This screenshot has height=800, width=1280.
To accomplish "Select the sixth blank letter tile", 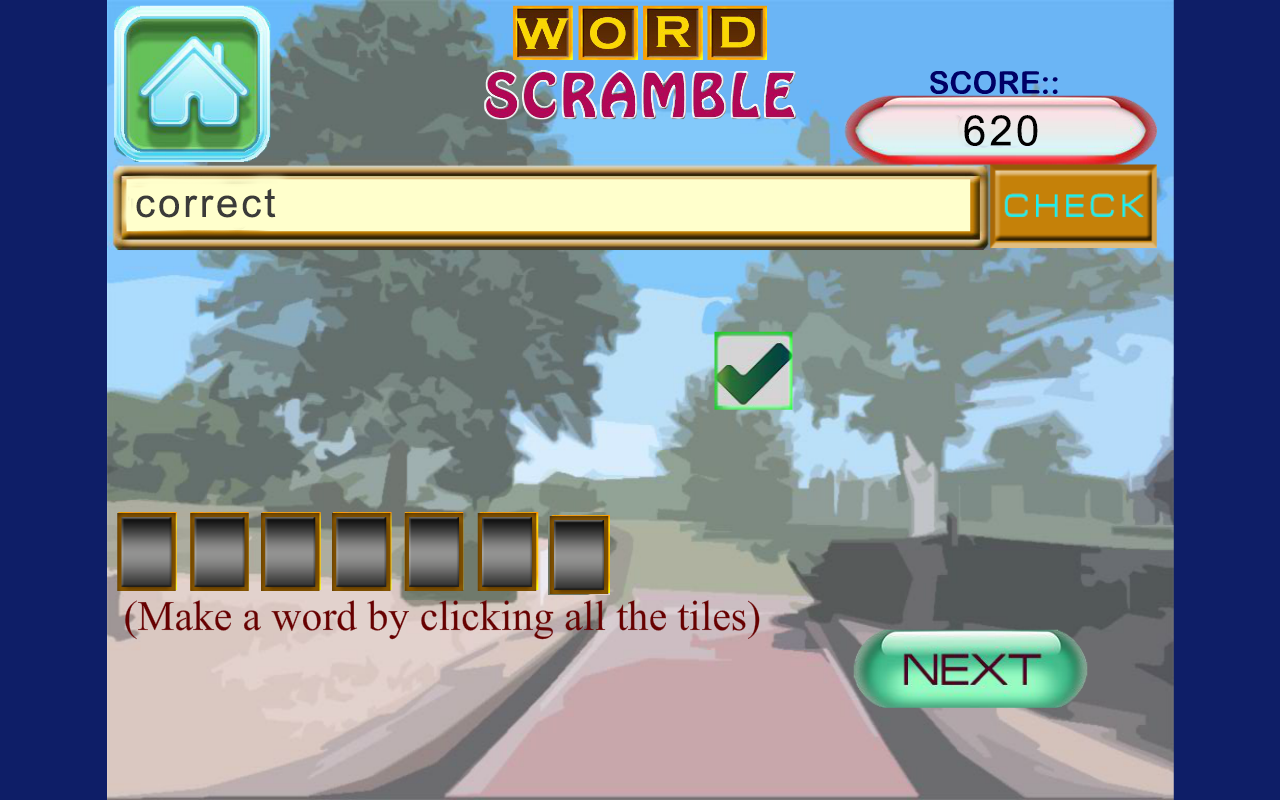I will click(507, 551).
